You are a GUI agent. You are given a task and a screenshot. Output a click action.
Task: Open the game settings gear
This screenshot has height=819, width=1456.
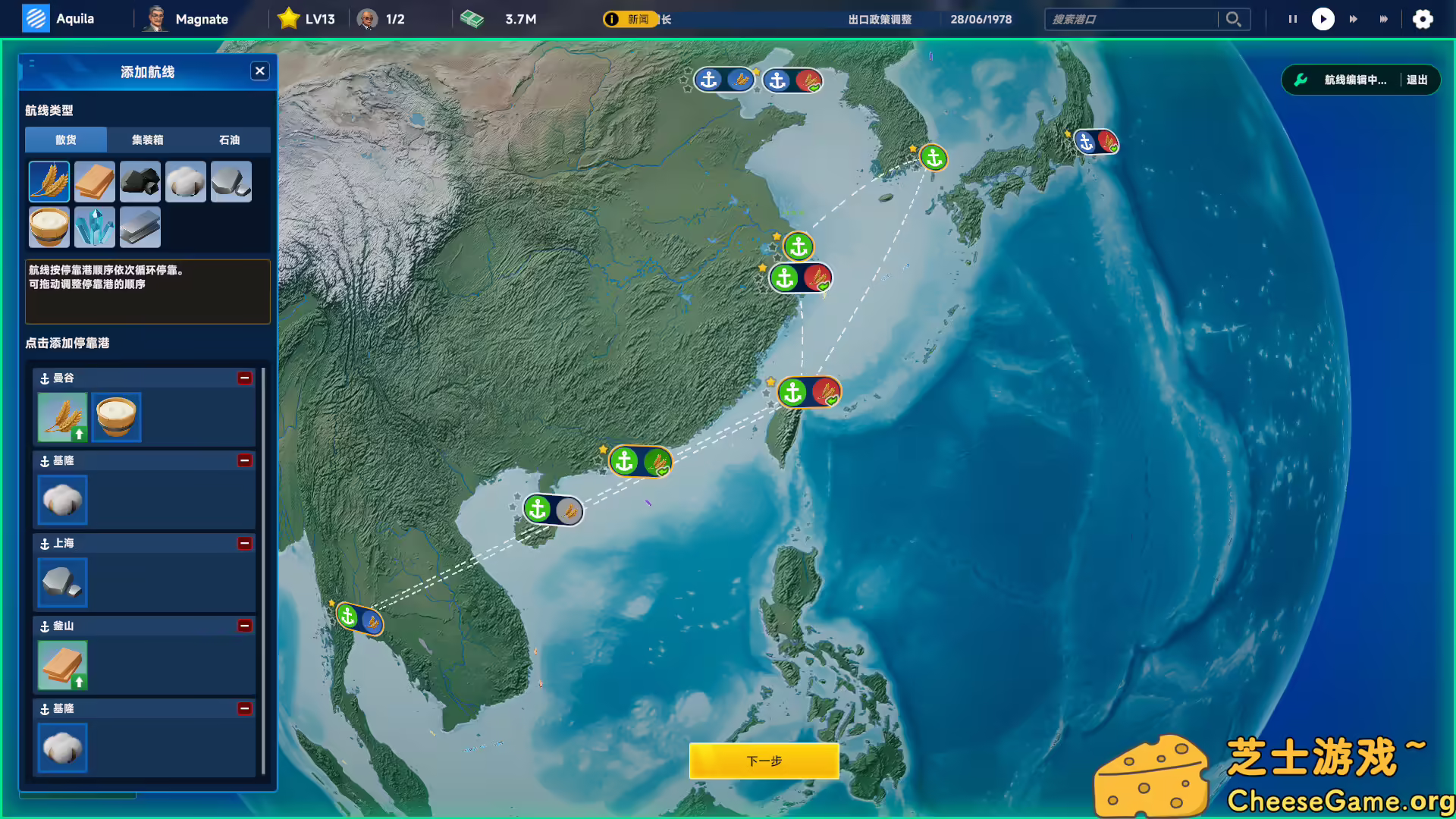pyautogui.click(x=1423, y=19)
